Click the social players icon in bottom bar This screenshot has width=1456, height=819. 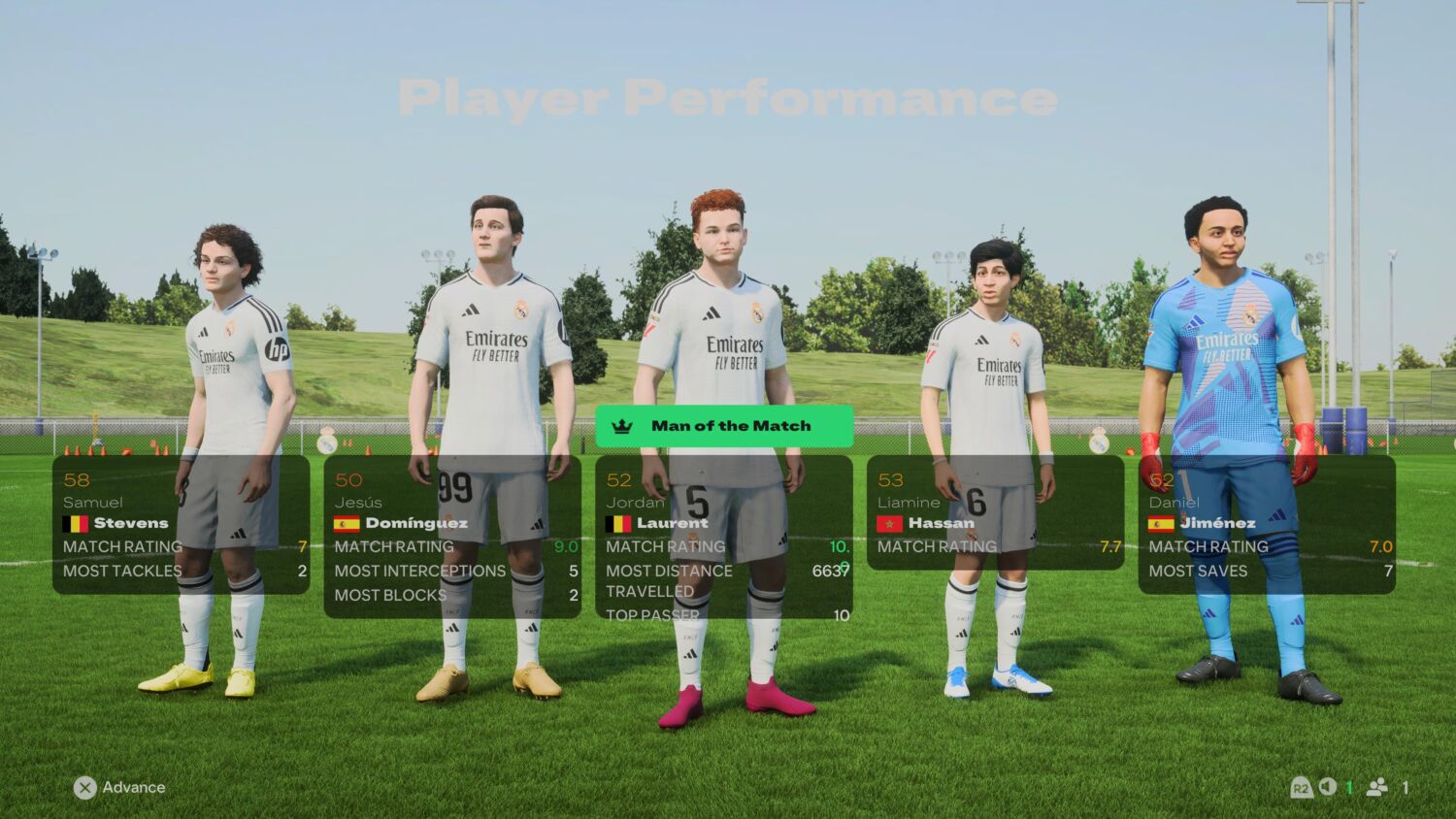pos(1378,788)
